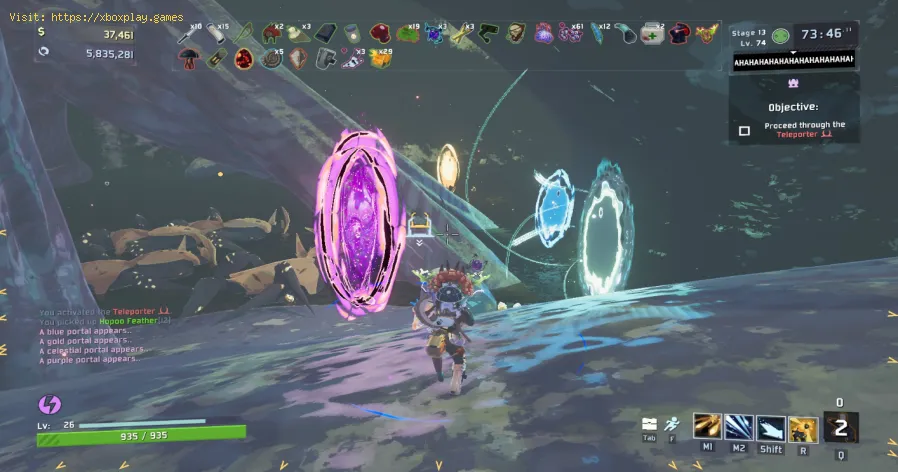Trigger the Shift utility skill icon
This screenshot has height=472, width=898.
(x=770, y=427)
